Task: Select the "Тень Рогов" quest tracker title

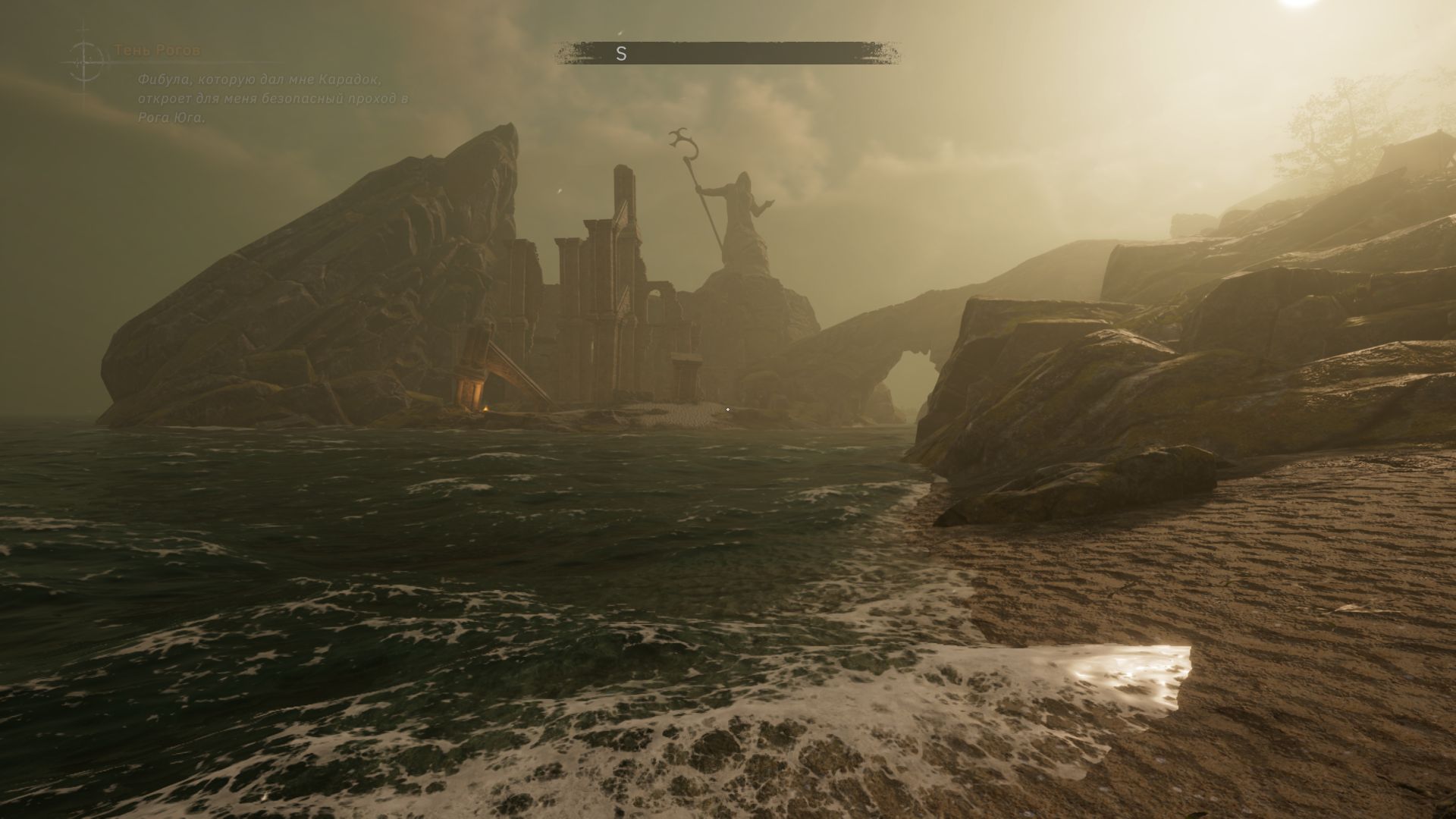Action: coord(157,51)
